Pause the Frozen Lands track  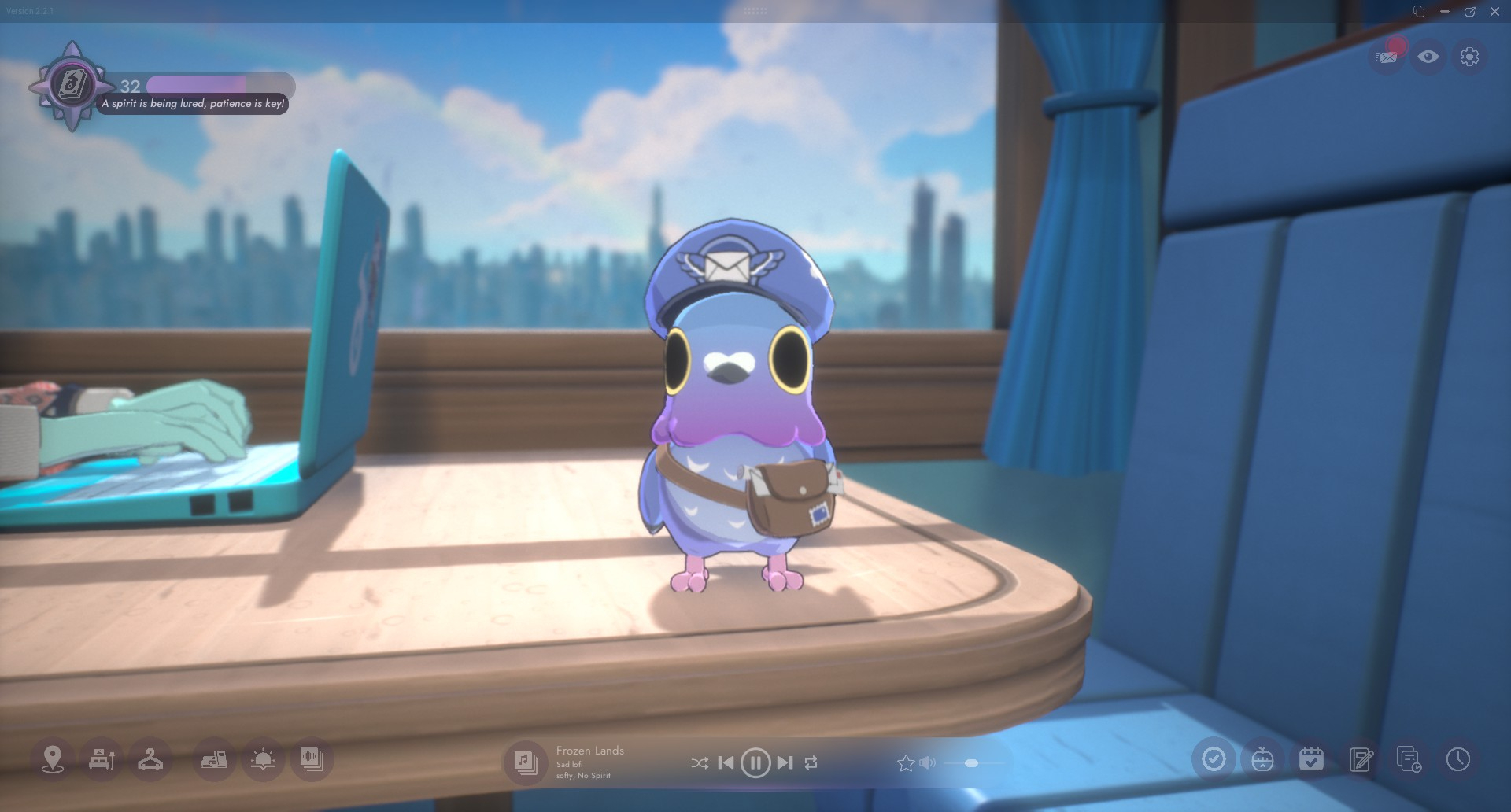click(x=755, y=762)
